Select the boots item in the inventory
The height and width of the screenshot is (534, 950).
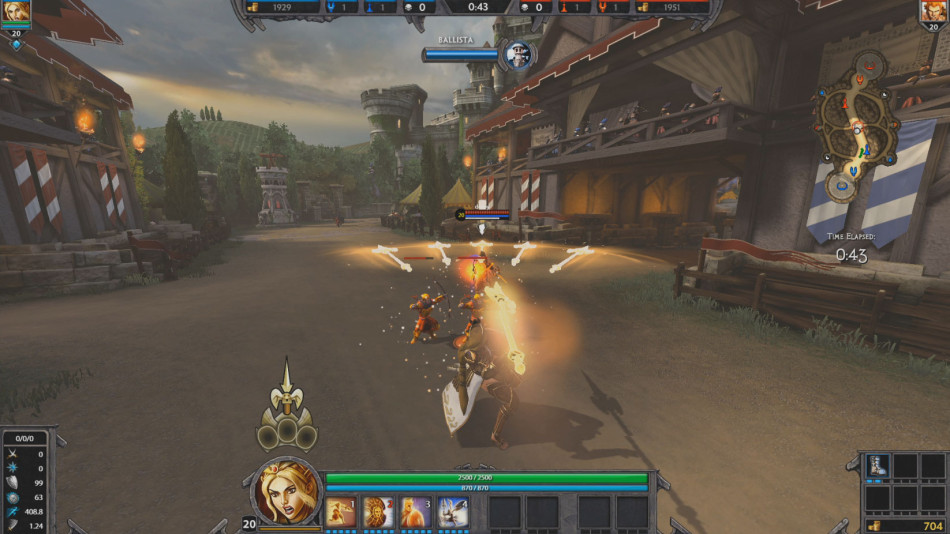pos(878,467)
